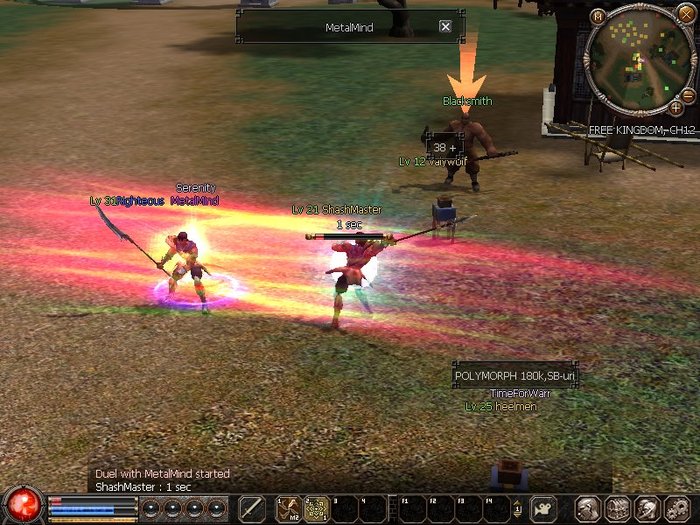Zoom out the minimap with the minus button
This screenshot has width=700, height=525.
(x=689, y=94)
